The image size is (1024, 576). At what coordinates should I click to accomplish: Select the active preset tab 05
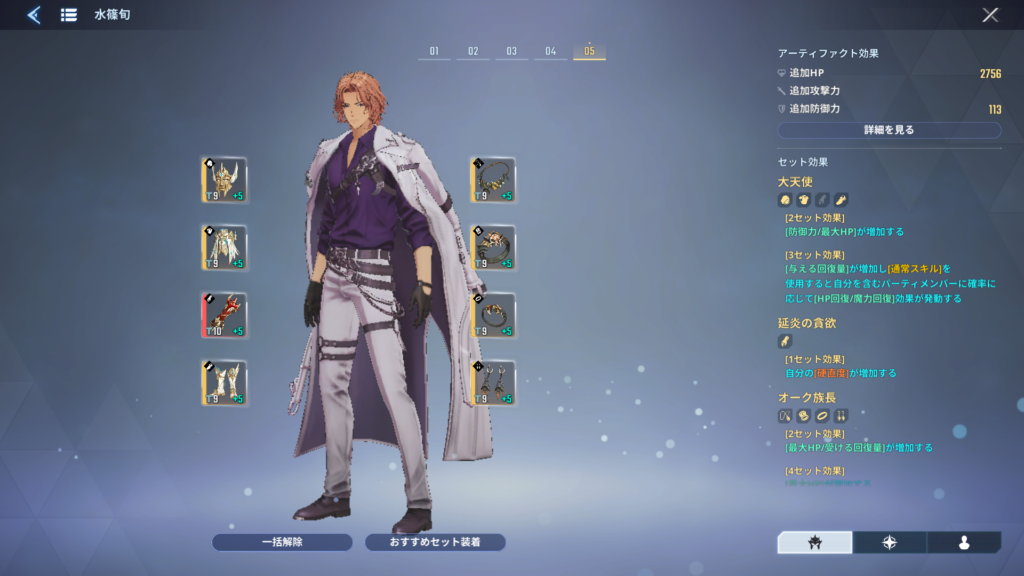point(589,51)
